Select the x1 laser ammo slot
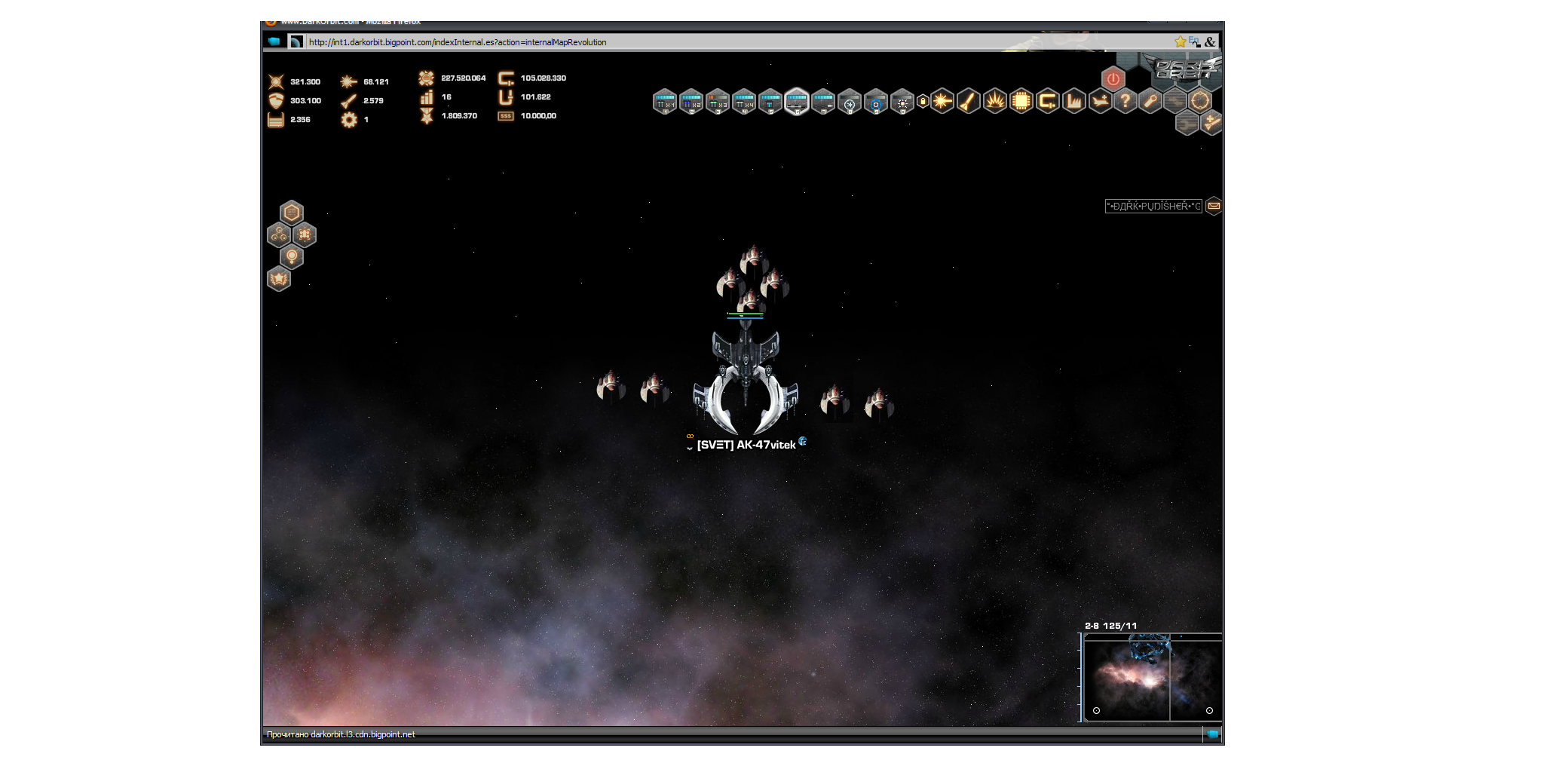The width and height of the screenshot is (1568, 772). [664, 101]
